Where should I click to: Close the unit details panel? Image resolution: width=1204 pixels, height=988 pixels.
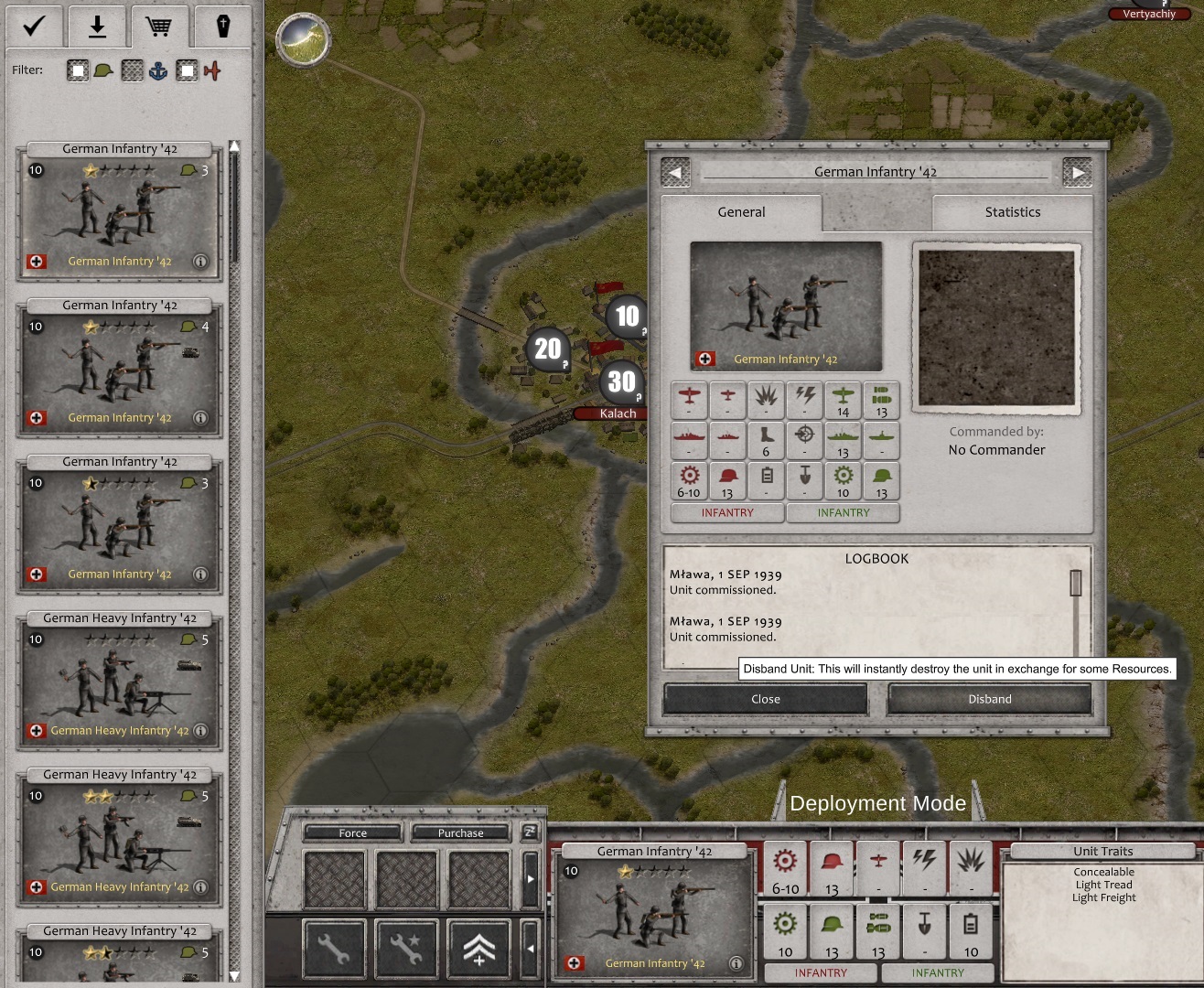(x=765, y=699)
